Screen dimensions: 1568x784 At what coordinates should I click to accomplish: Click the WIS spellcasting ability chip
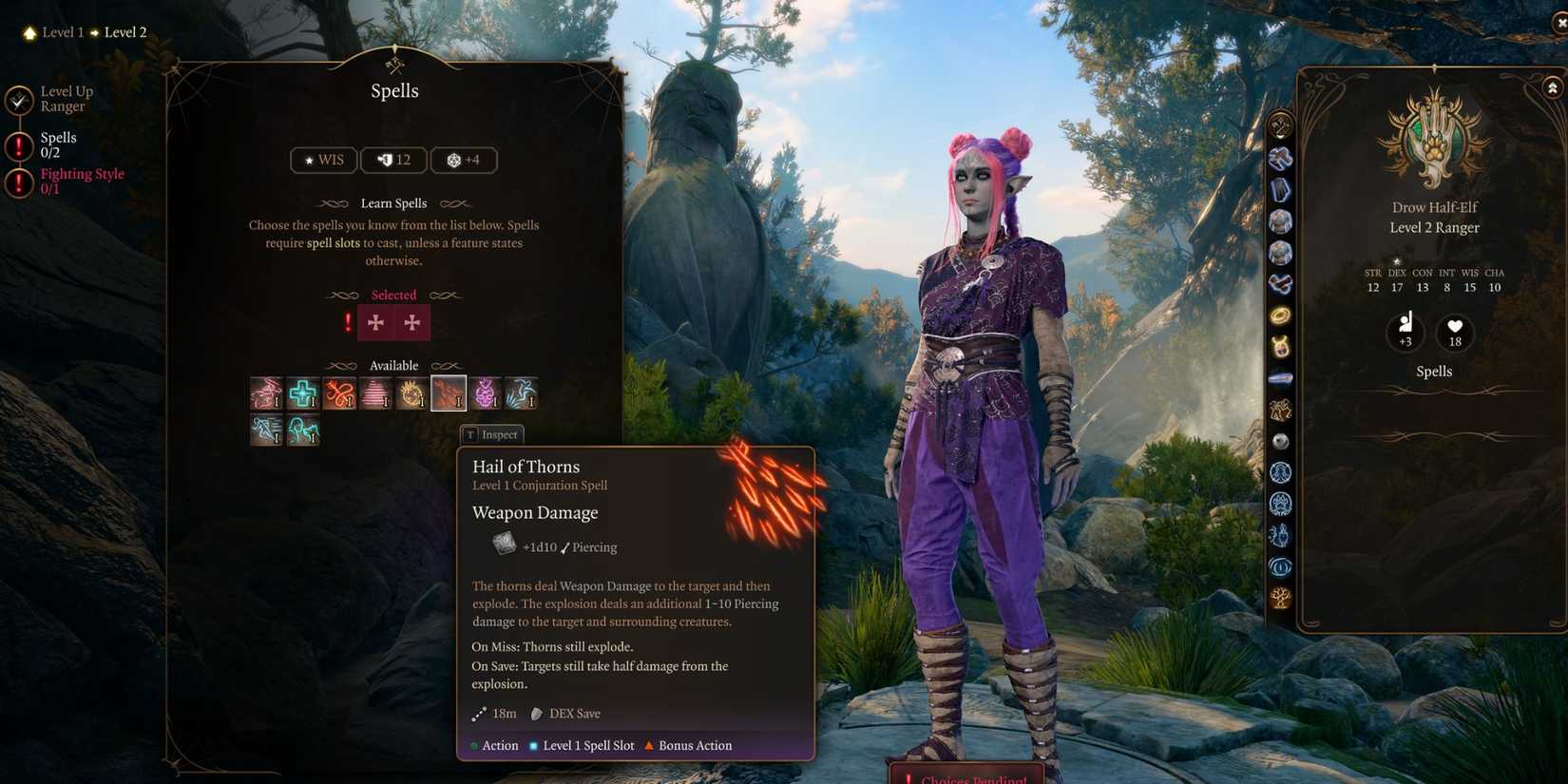323,160
